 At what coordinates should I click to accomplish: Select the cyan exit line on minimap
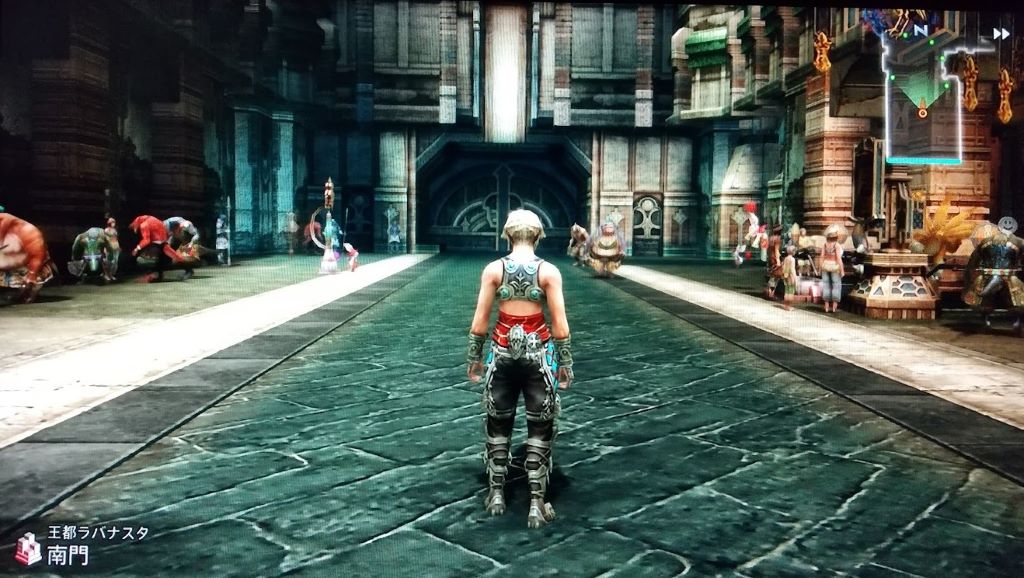coord(922,160)
